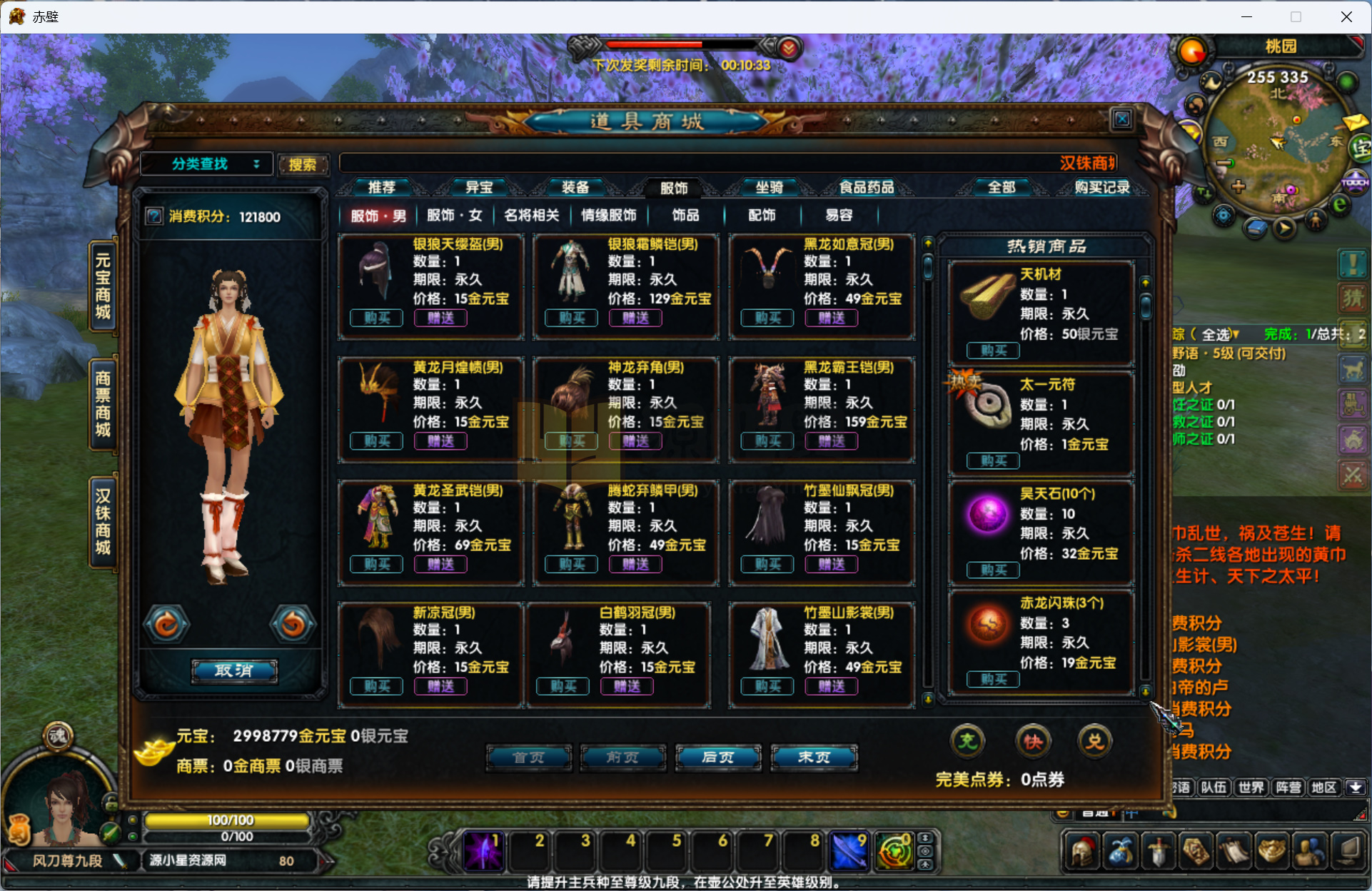Gift the 黑龙霸王铠(男) armor
The height and width of the screenshot is (891, 1372).
click(x=832, y=441)
